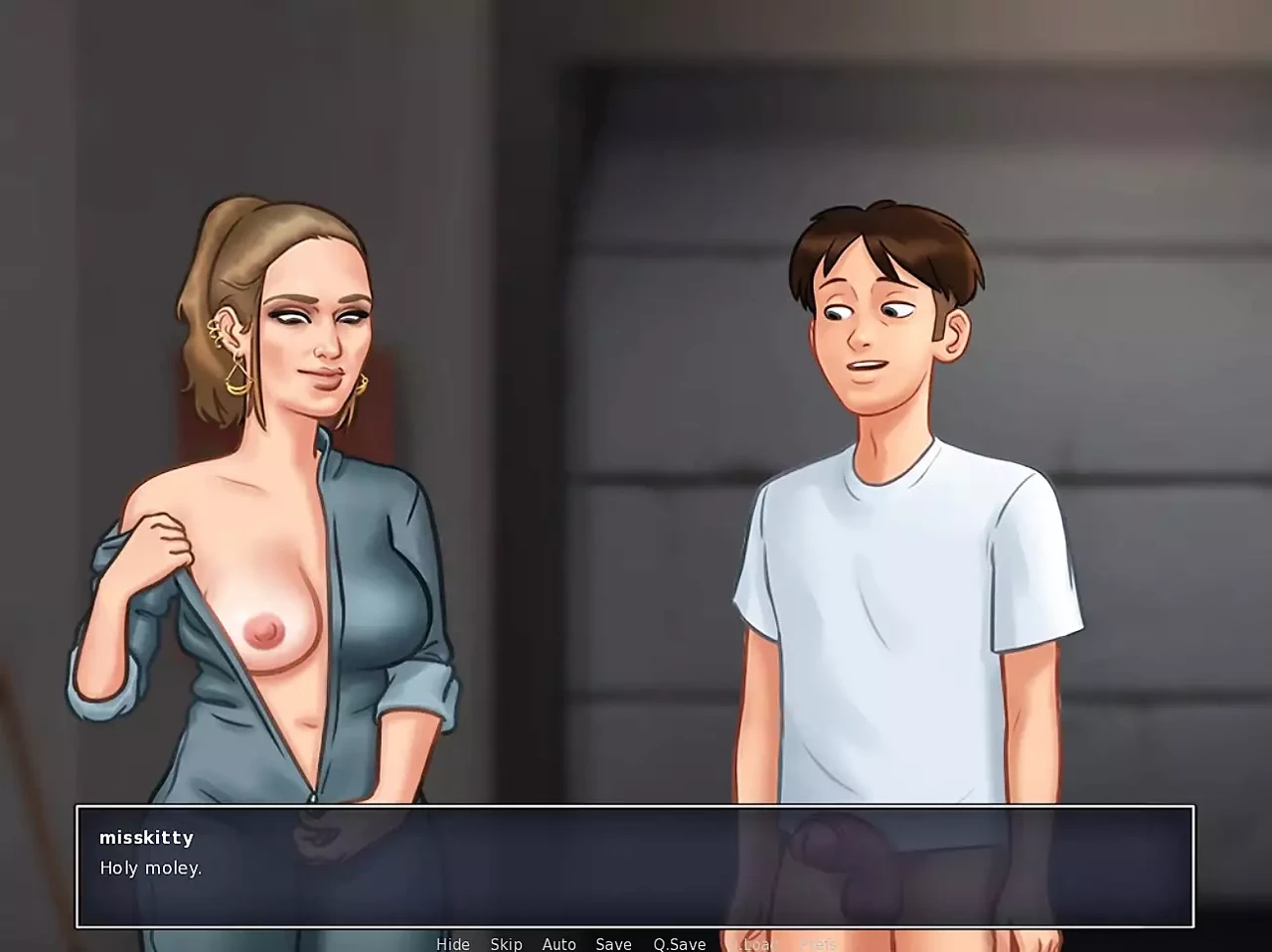The height and width of the screenshot is (952, 1272).
Task: Select Auto in the quick menu
Action: click(x=559, y=944)
